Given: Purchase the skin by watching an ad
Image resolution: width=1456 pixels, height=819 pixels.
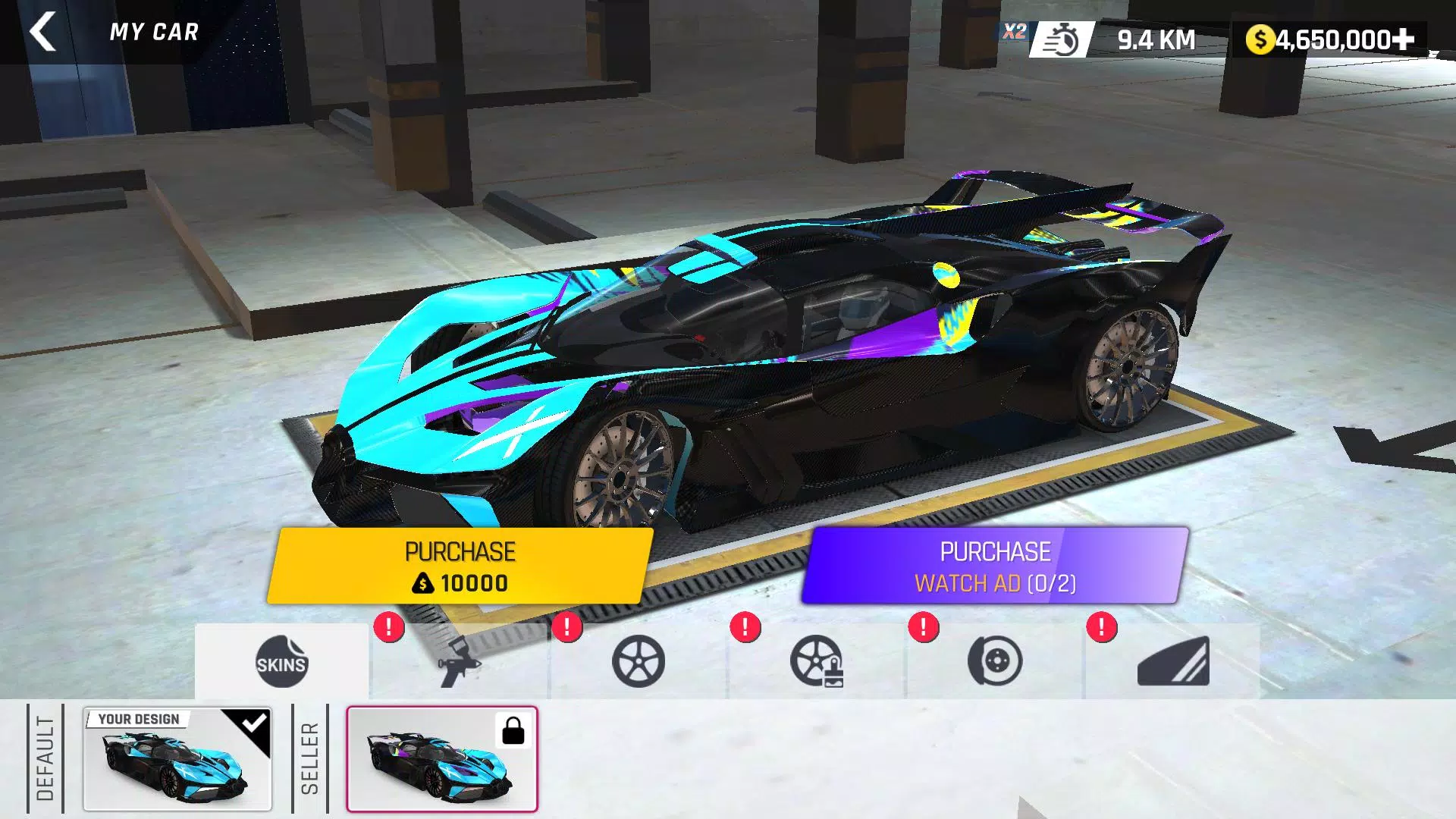Looking at the screenshot, I should 995,566.
